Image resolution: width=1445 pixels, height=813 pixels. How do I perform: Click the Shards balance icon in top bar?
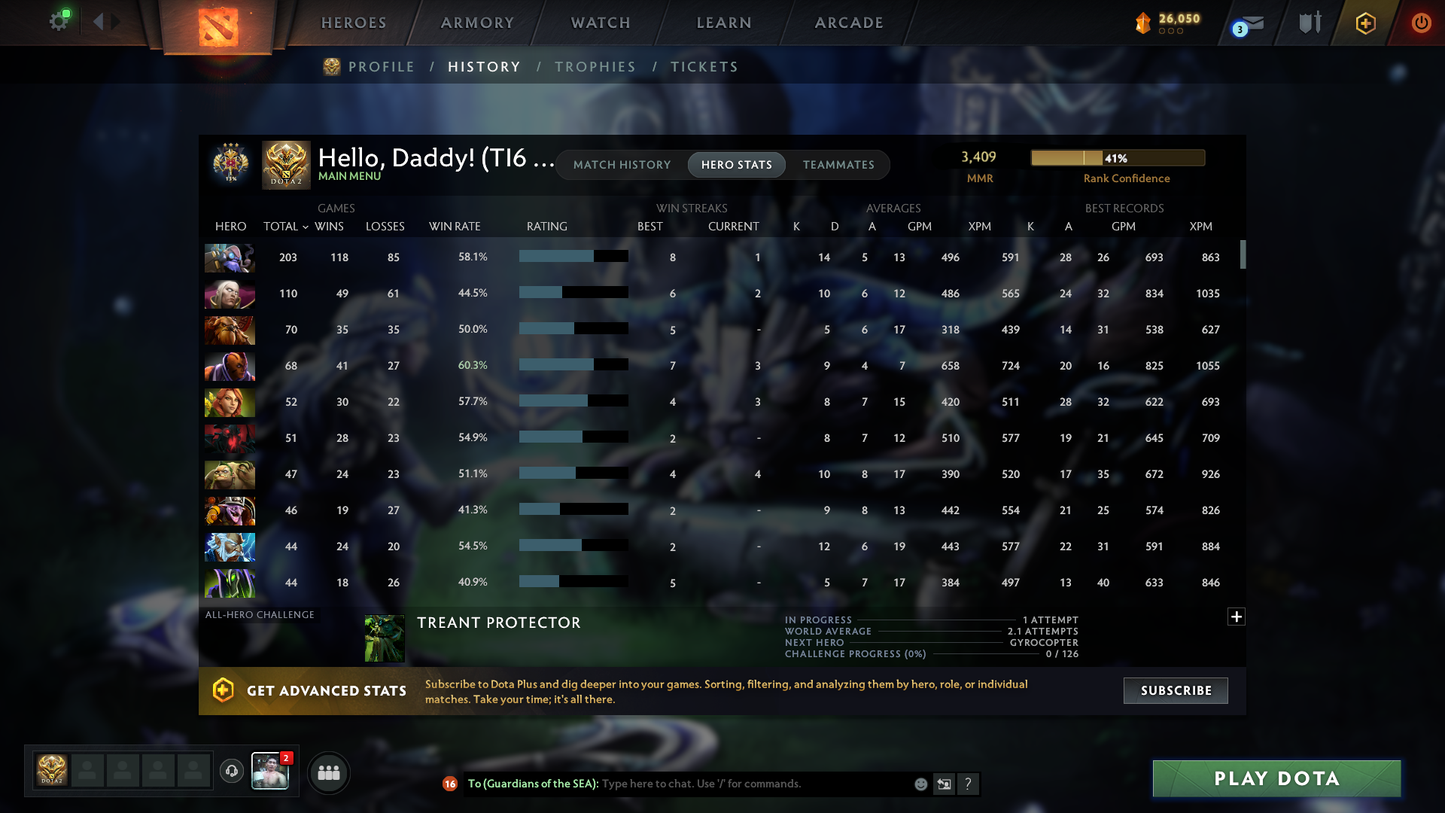pos(1143,22)
